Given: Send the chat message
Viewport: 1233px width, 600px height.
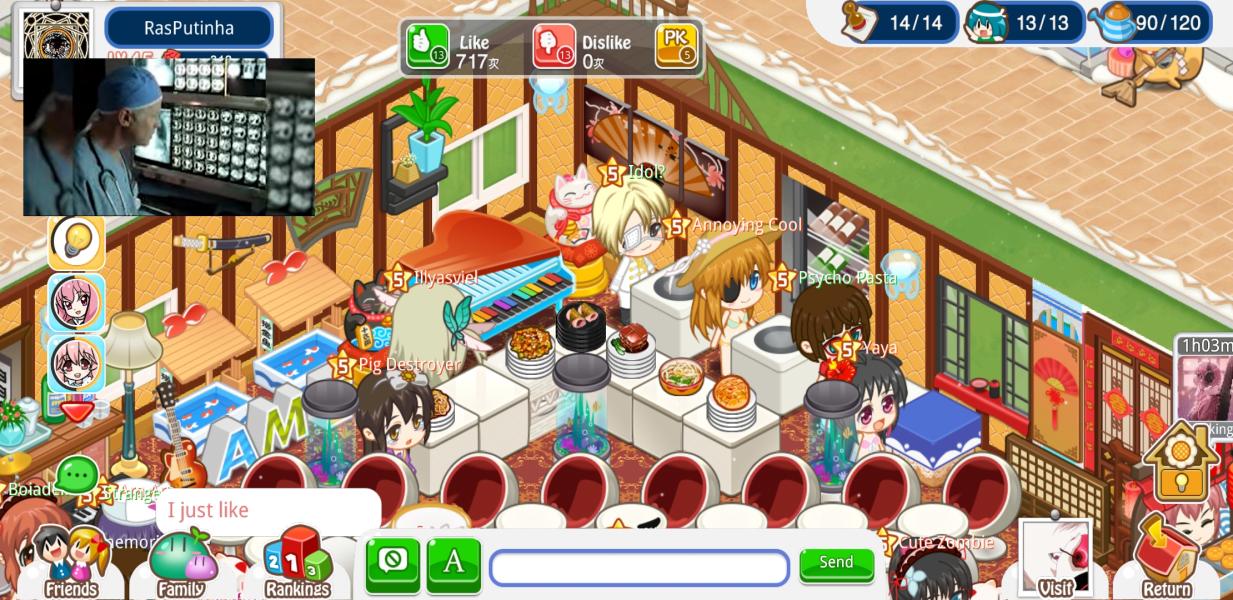Looking at the screenshot, I should [836, 564].
